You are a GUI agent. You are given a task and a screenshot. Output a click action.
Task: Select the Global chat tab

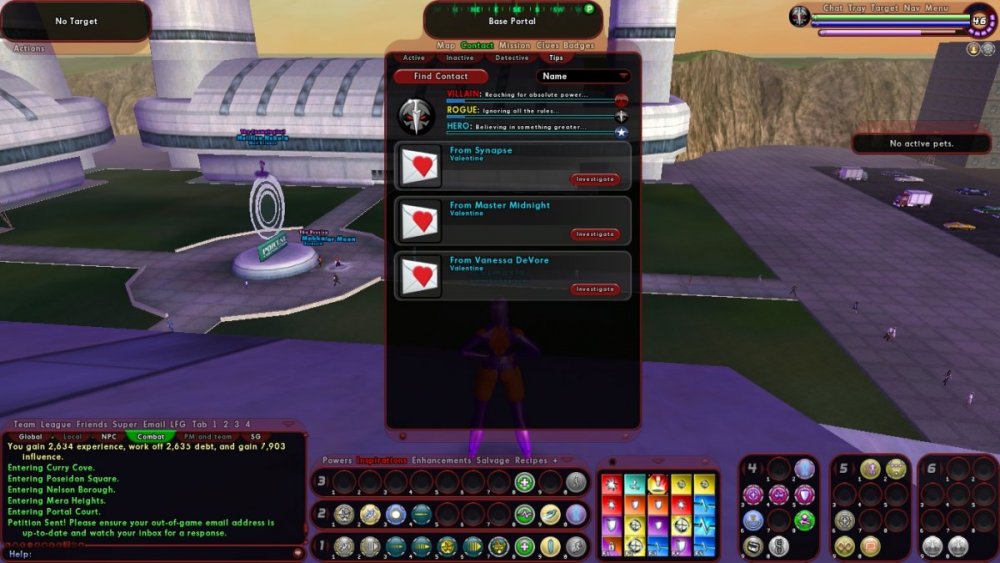click(x=30, y=436)
